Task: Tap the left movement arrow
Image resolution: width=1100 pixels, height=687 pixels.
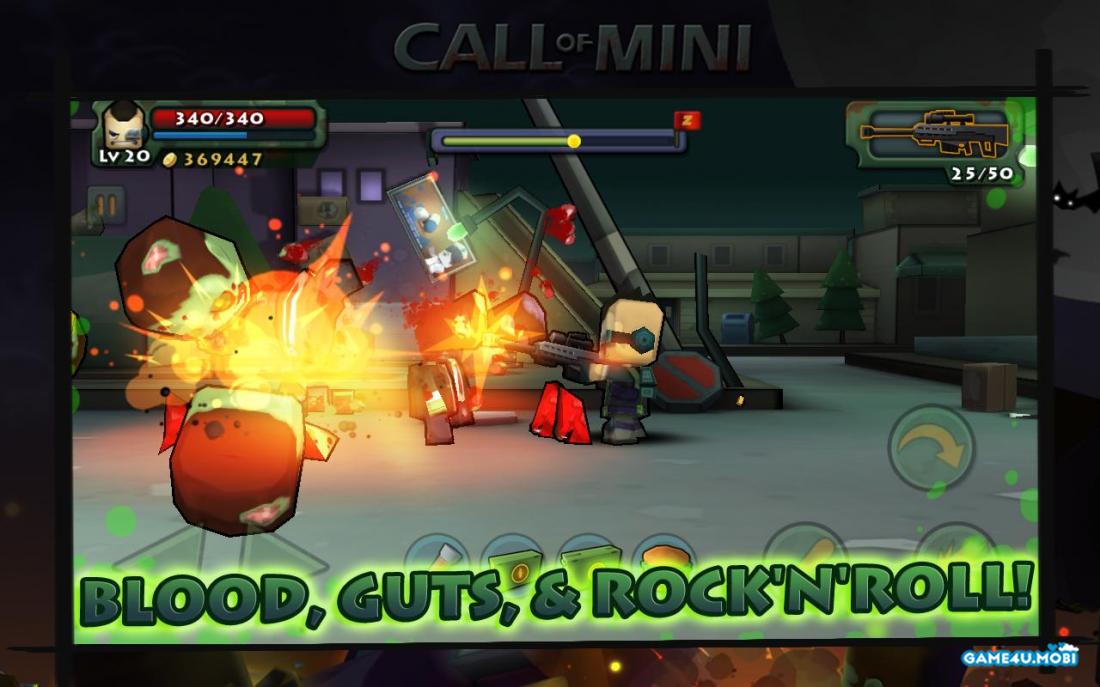Action: coord(150,558)
